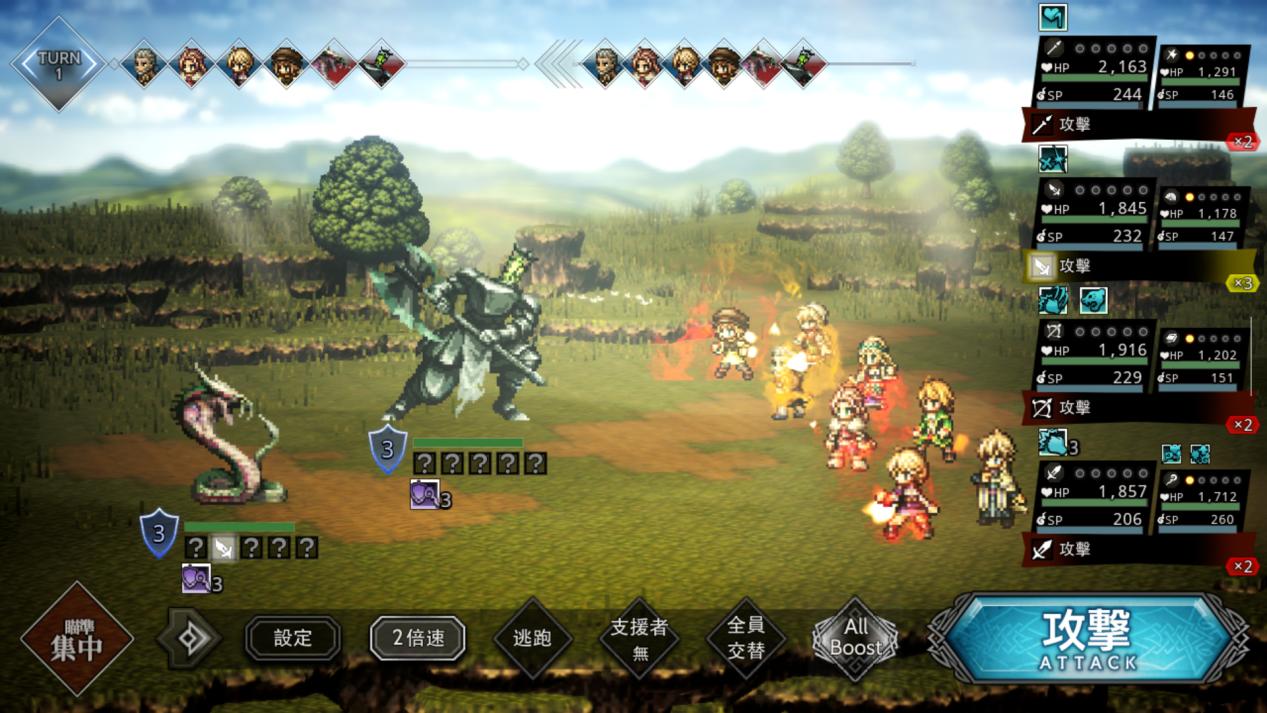Select the back-row member with 1,291 HP
The height and width of the screenshot is (713, 1267).
1204,78
